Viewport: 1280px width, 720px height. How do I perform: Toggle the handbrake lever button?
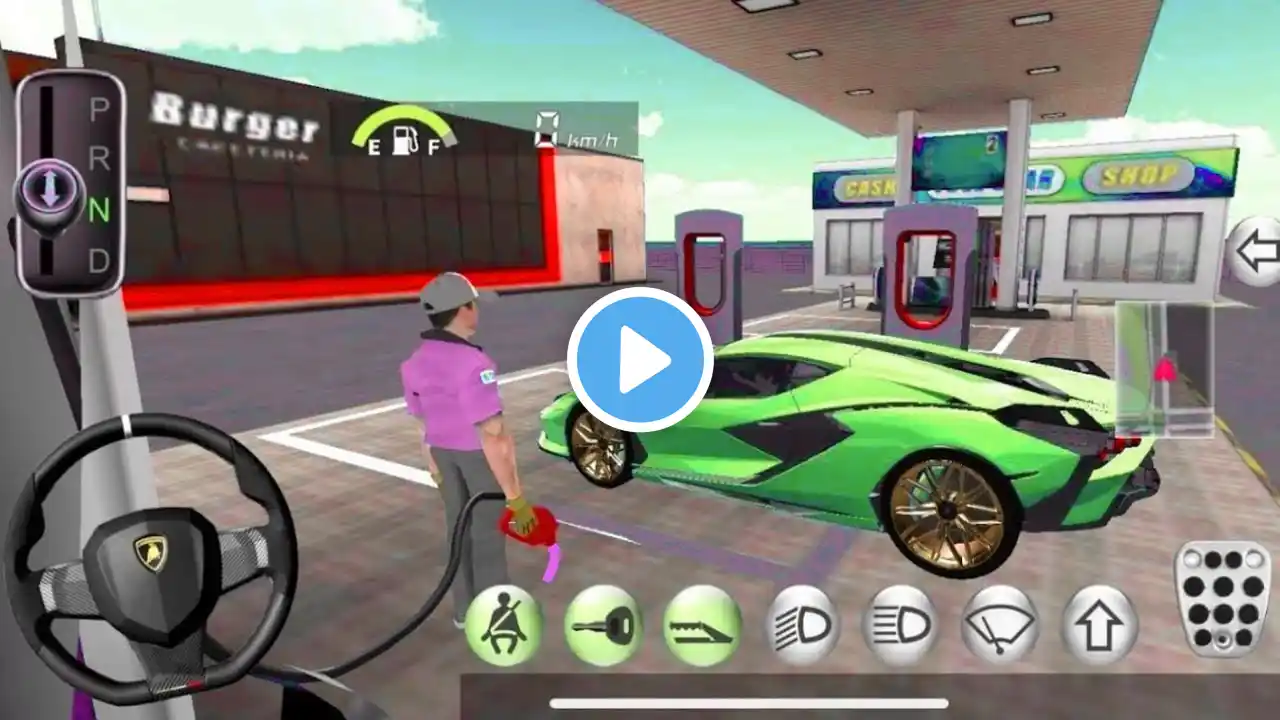click(x=702, y=626)
